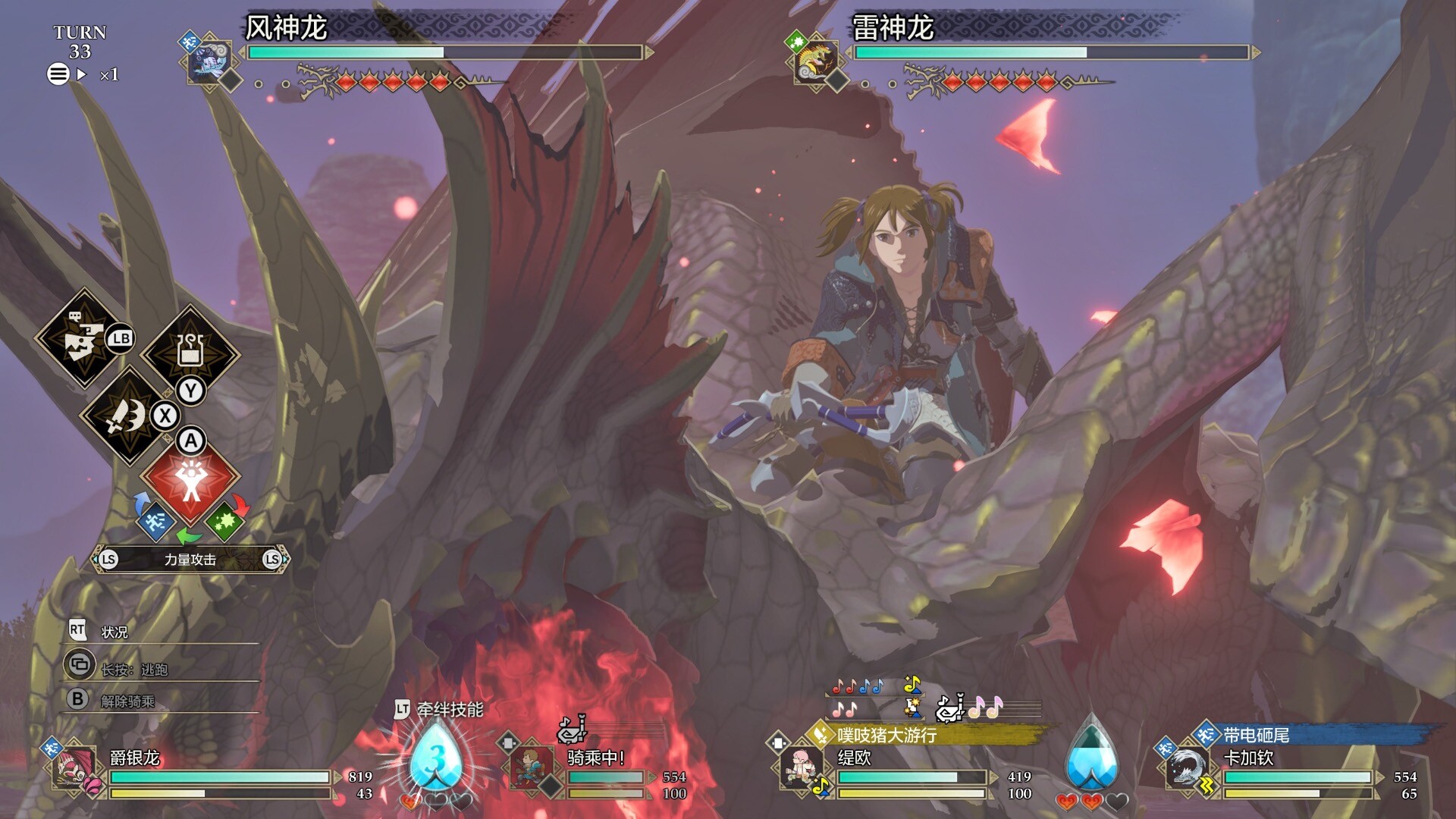Screen dimensions: 1456x819
Task: Open the round menu icon under TURN
Action: click(58, 74)
